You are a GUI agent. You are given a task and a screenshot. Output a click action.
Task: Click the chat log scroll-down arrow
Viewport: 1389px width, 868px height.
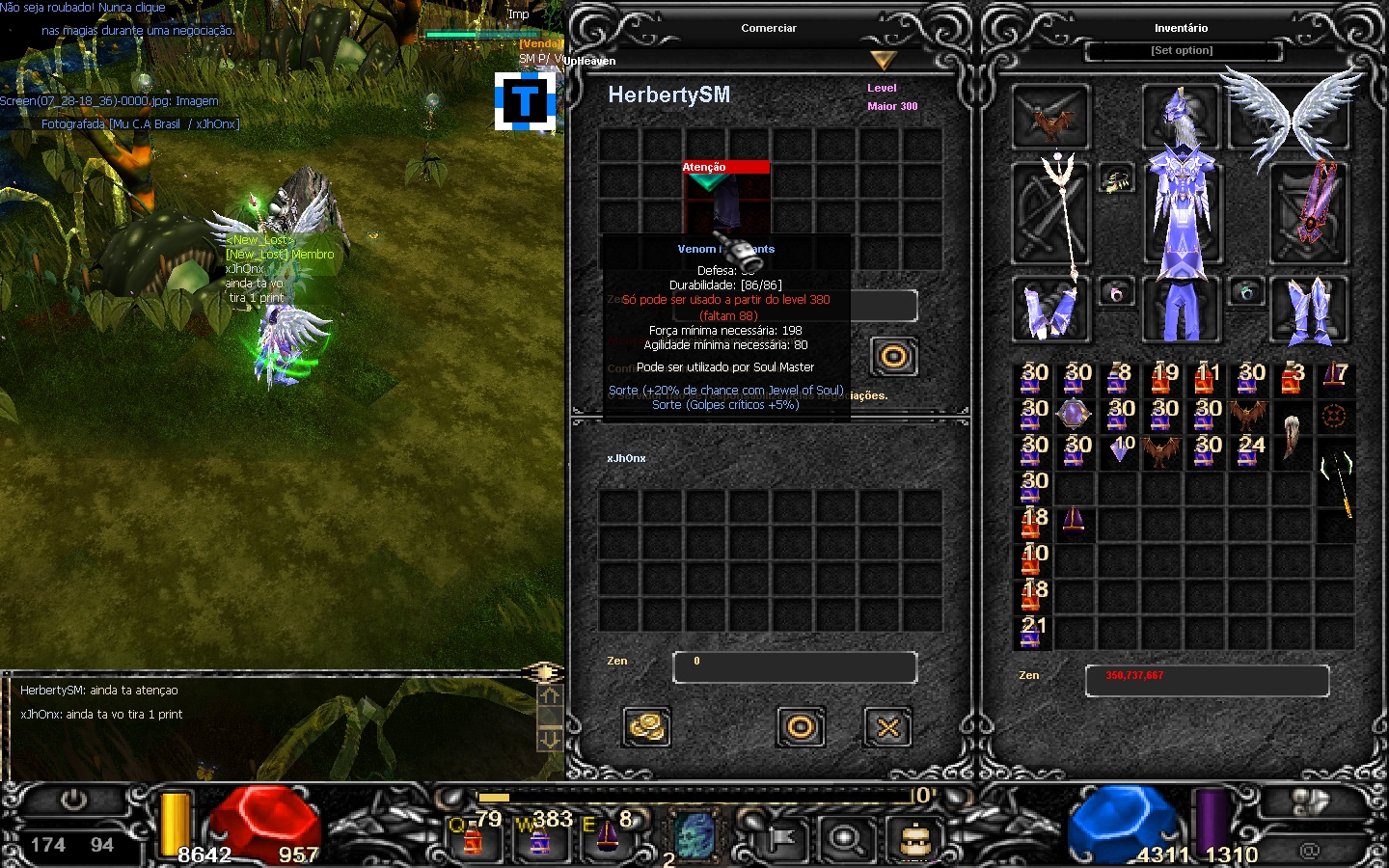point(549,739)
